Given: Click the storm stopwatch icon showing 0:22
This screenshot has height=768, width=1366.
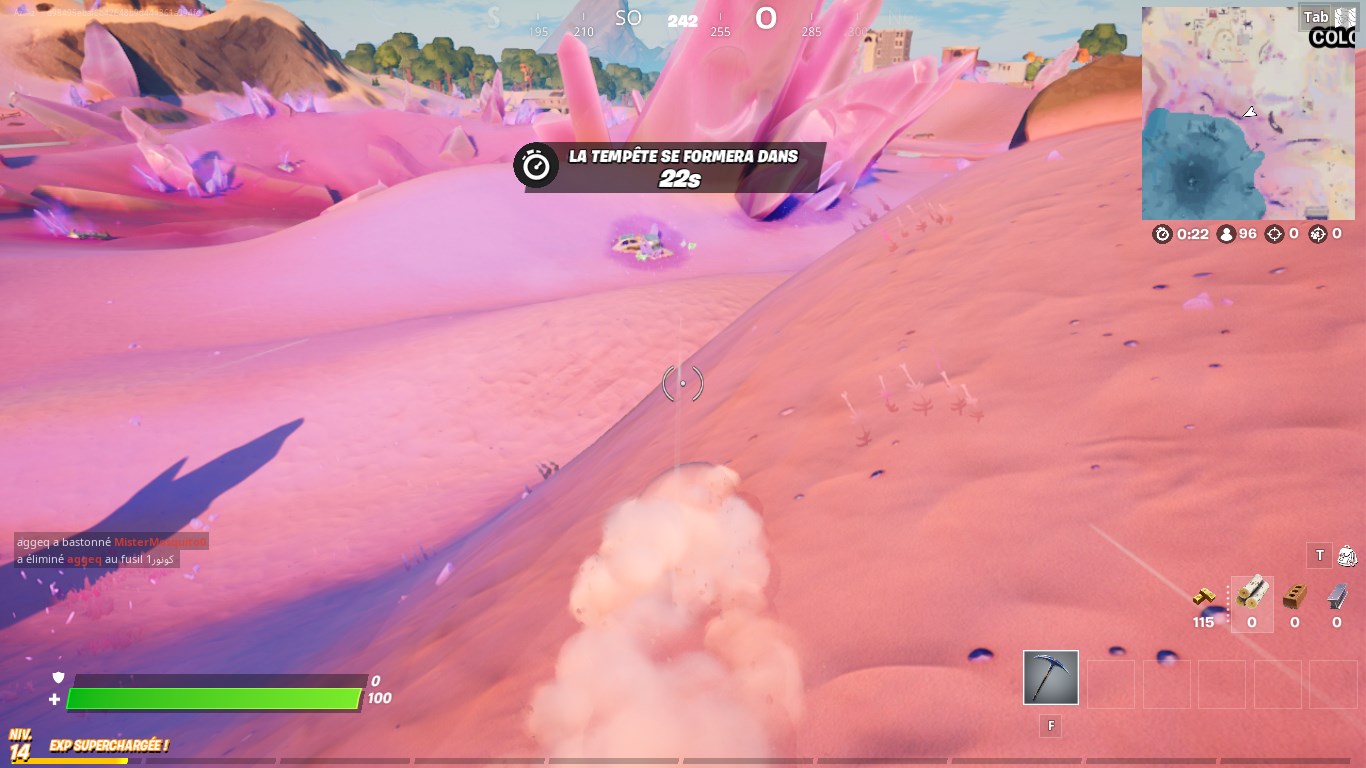Looking at the screenshot, I should 1161,233.
